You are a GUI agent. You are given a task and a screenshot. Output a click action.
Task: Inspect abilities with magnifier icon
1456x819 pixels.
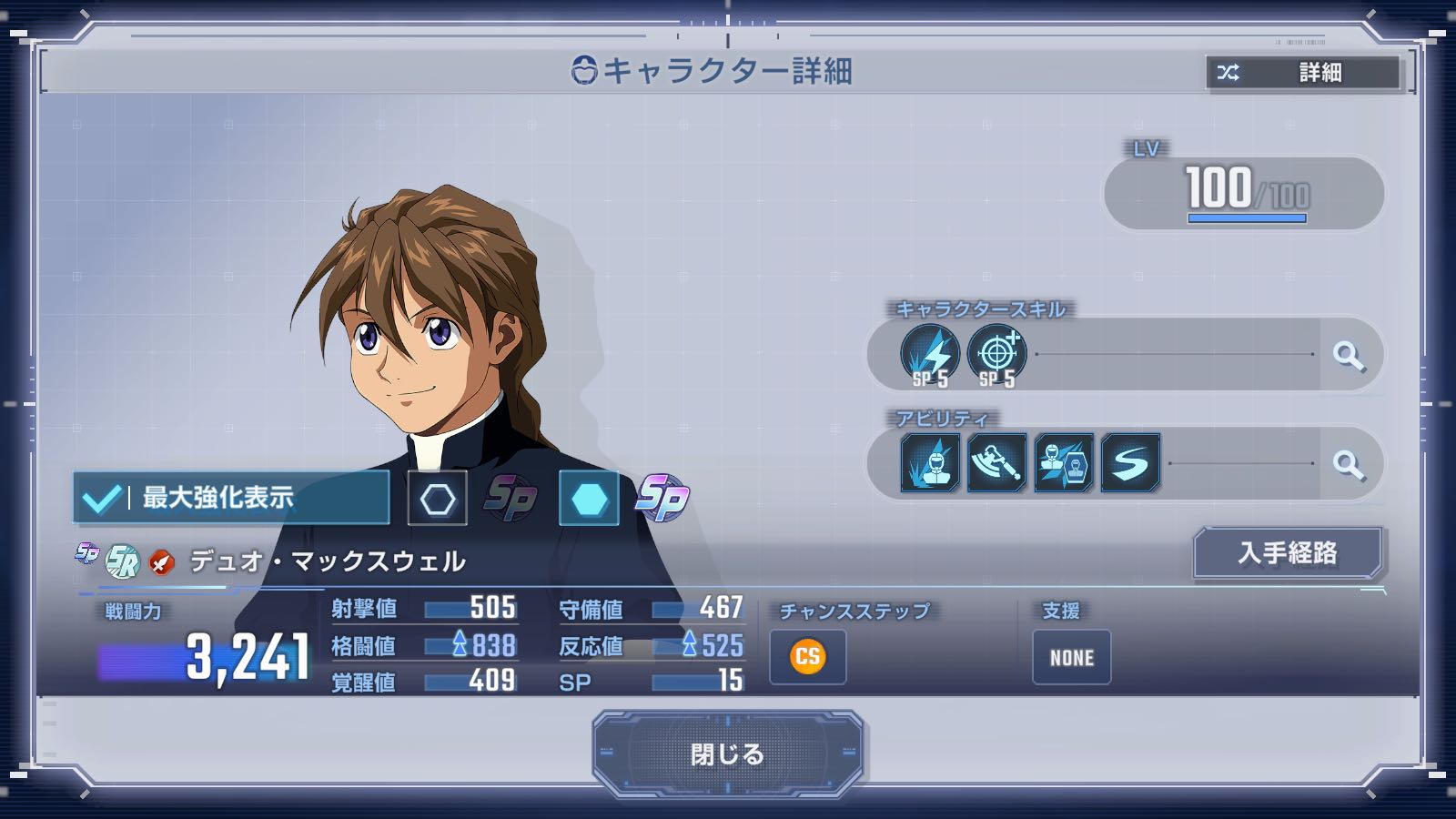(x=1349, y=464)
